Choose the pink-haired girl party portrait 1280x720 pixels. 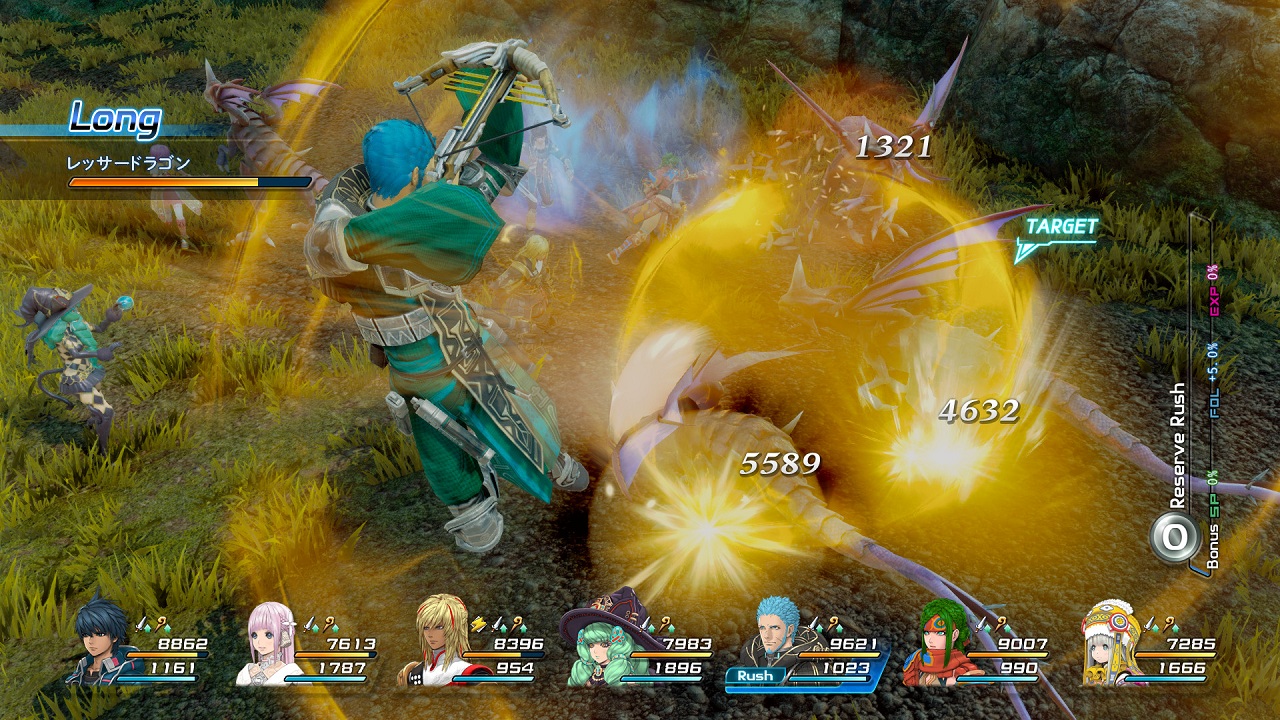tap(268, 644)
